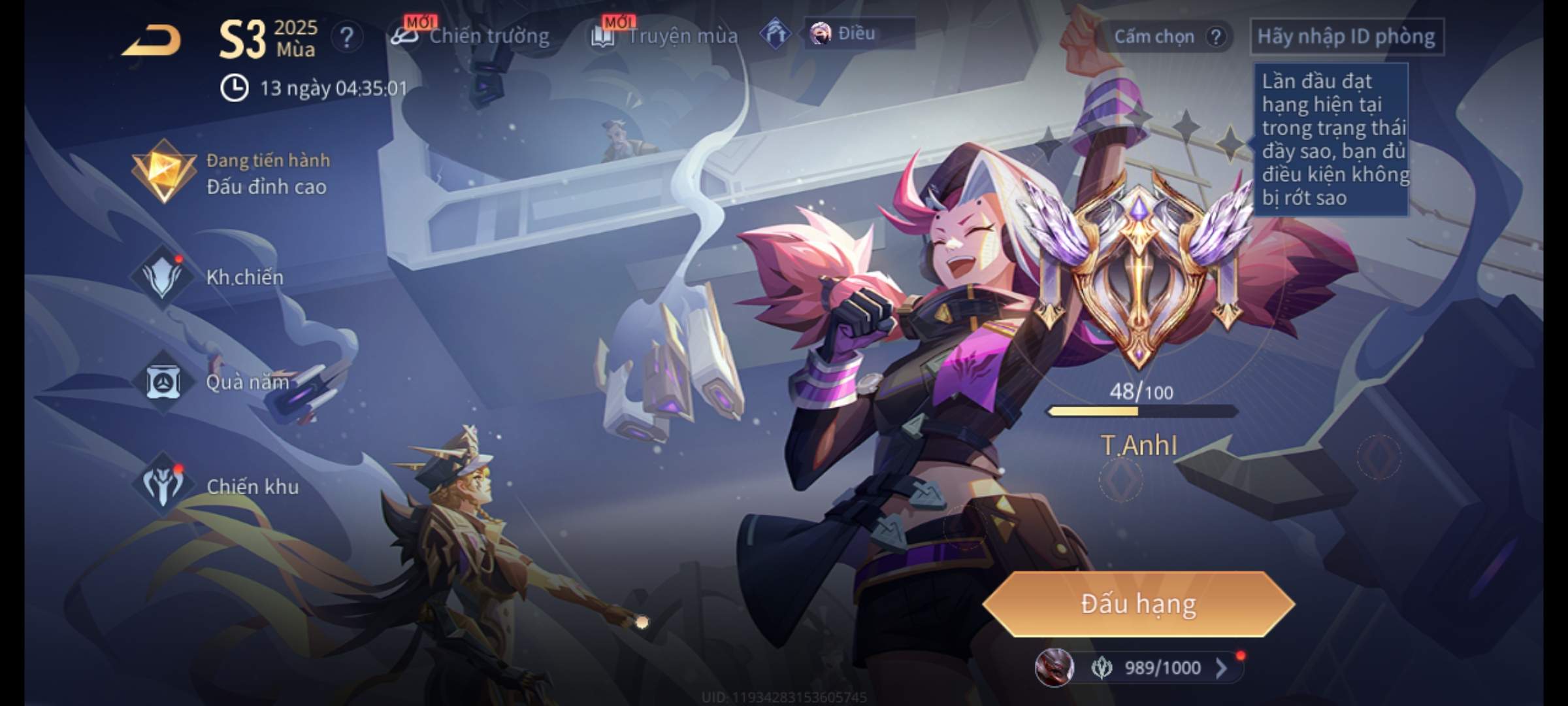
Task: Go back with the gold return arrow
Action: pyautogui.click(x=152, y=41)
